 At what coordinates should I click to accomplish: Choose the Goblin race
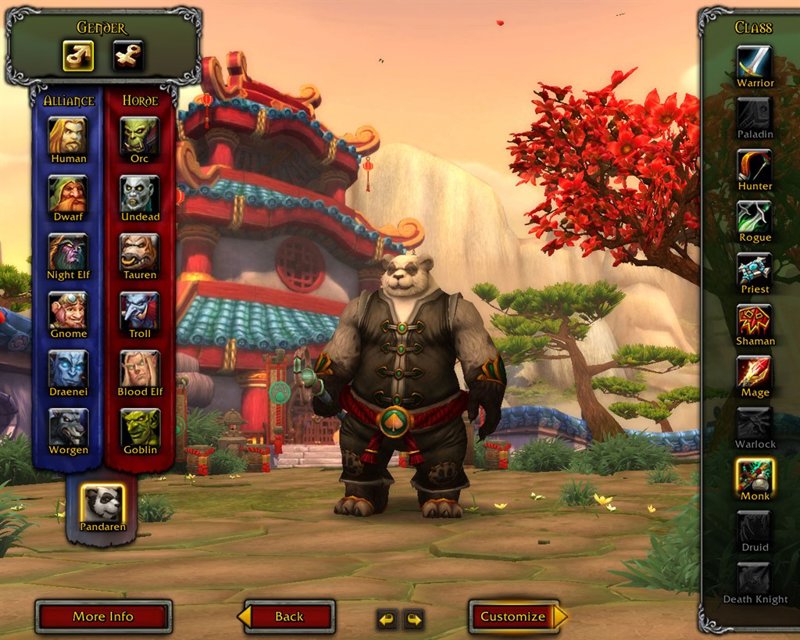[139, 426]
